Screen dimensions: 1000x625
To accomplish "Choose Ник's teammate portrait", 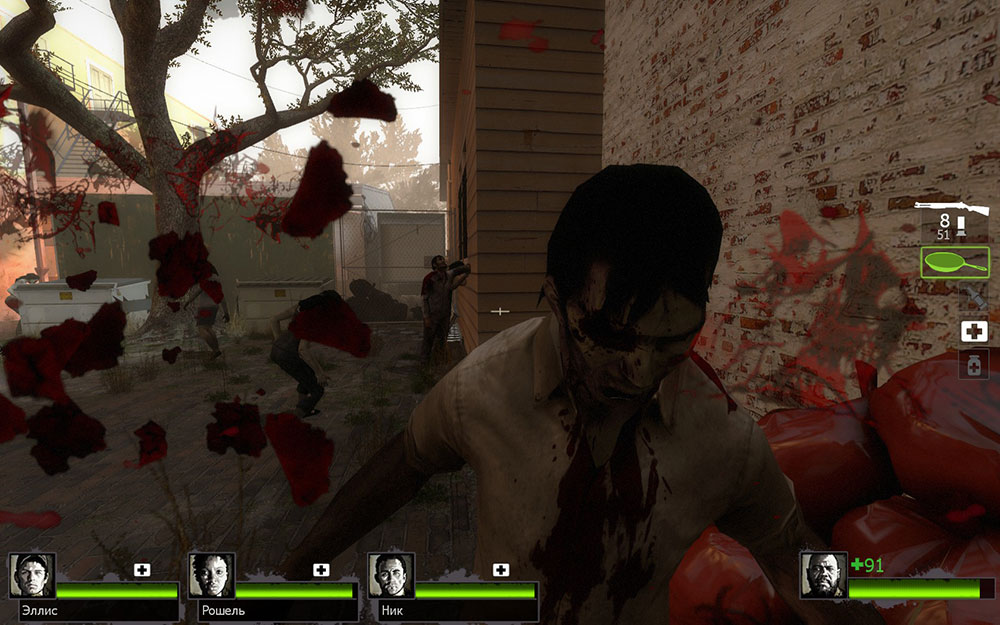I will (390, 575).
